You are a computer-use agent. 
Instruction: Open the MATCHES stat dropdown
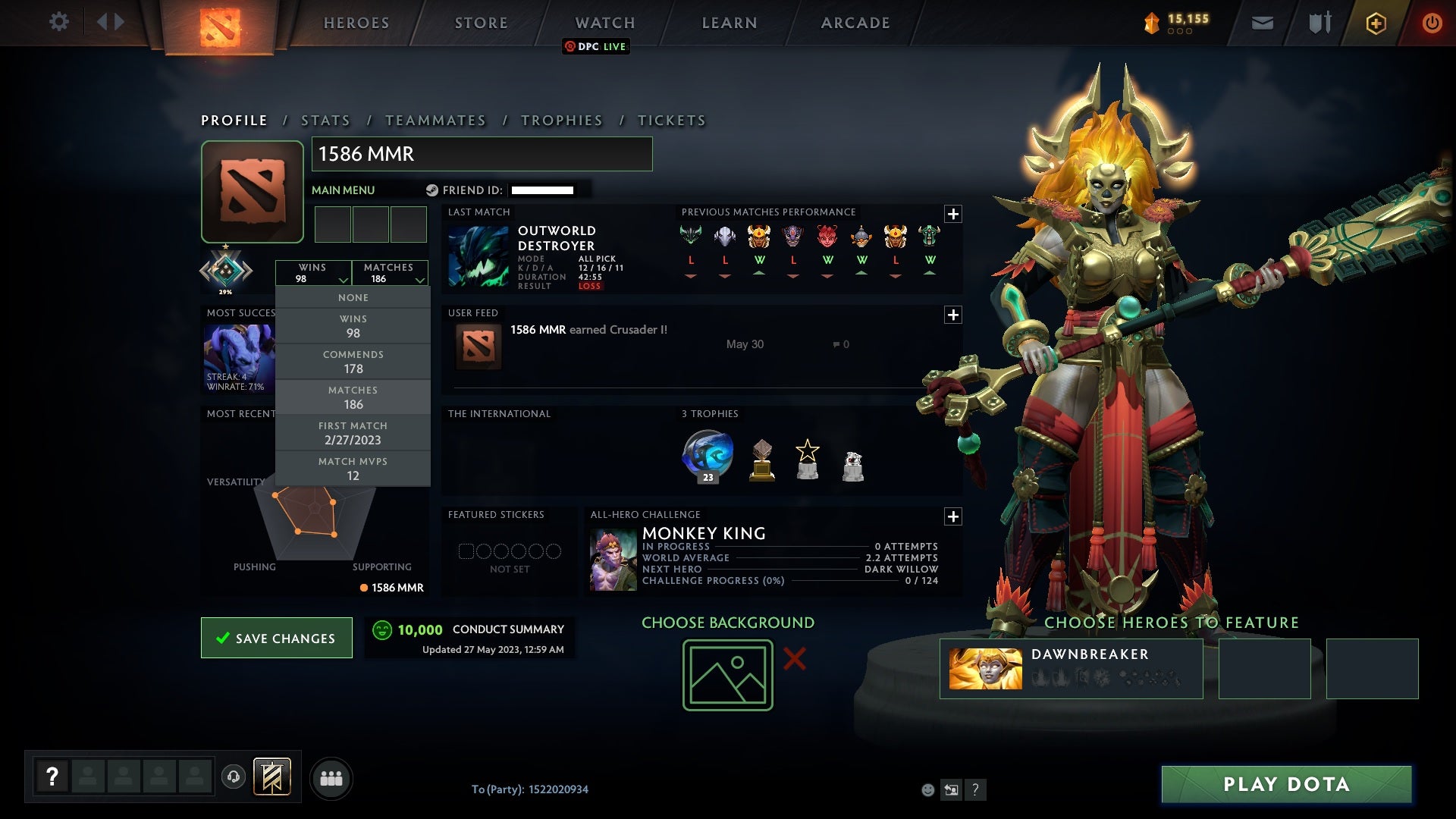(388, 272)
